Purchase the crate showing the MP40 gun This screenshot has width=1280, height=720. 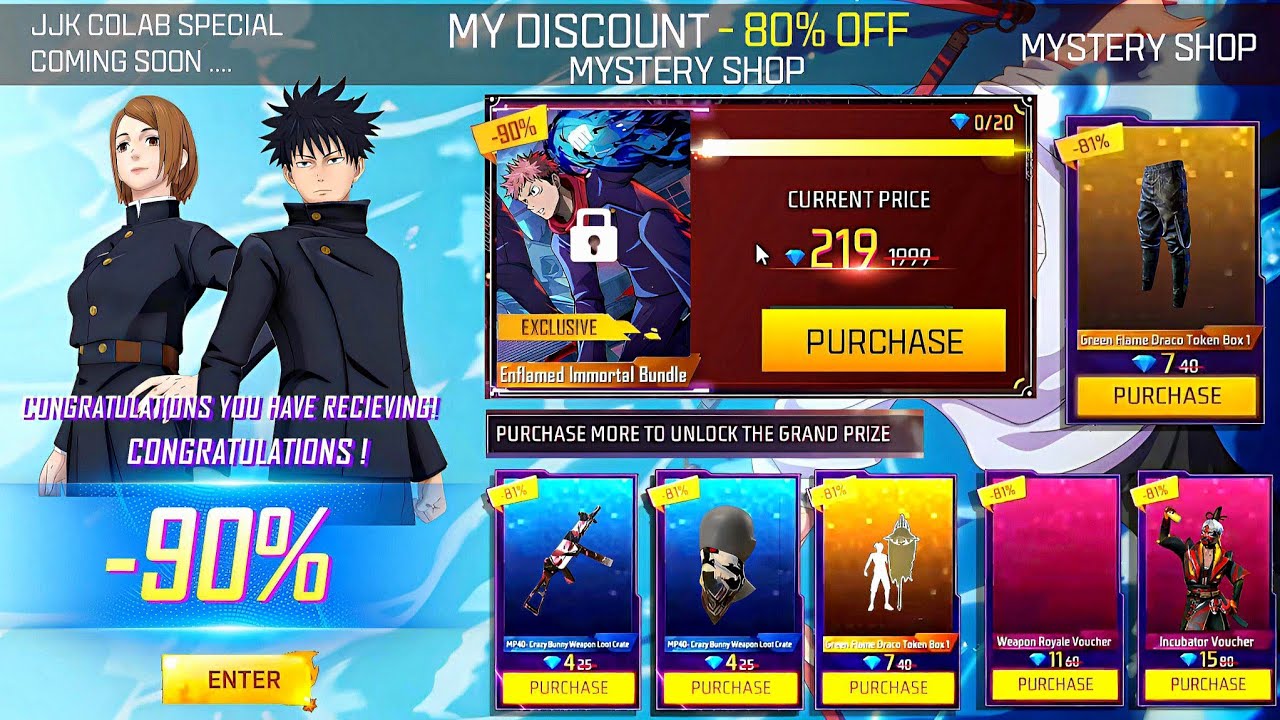point(568,687)
